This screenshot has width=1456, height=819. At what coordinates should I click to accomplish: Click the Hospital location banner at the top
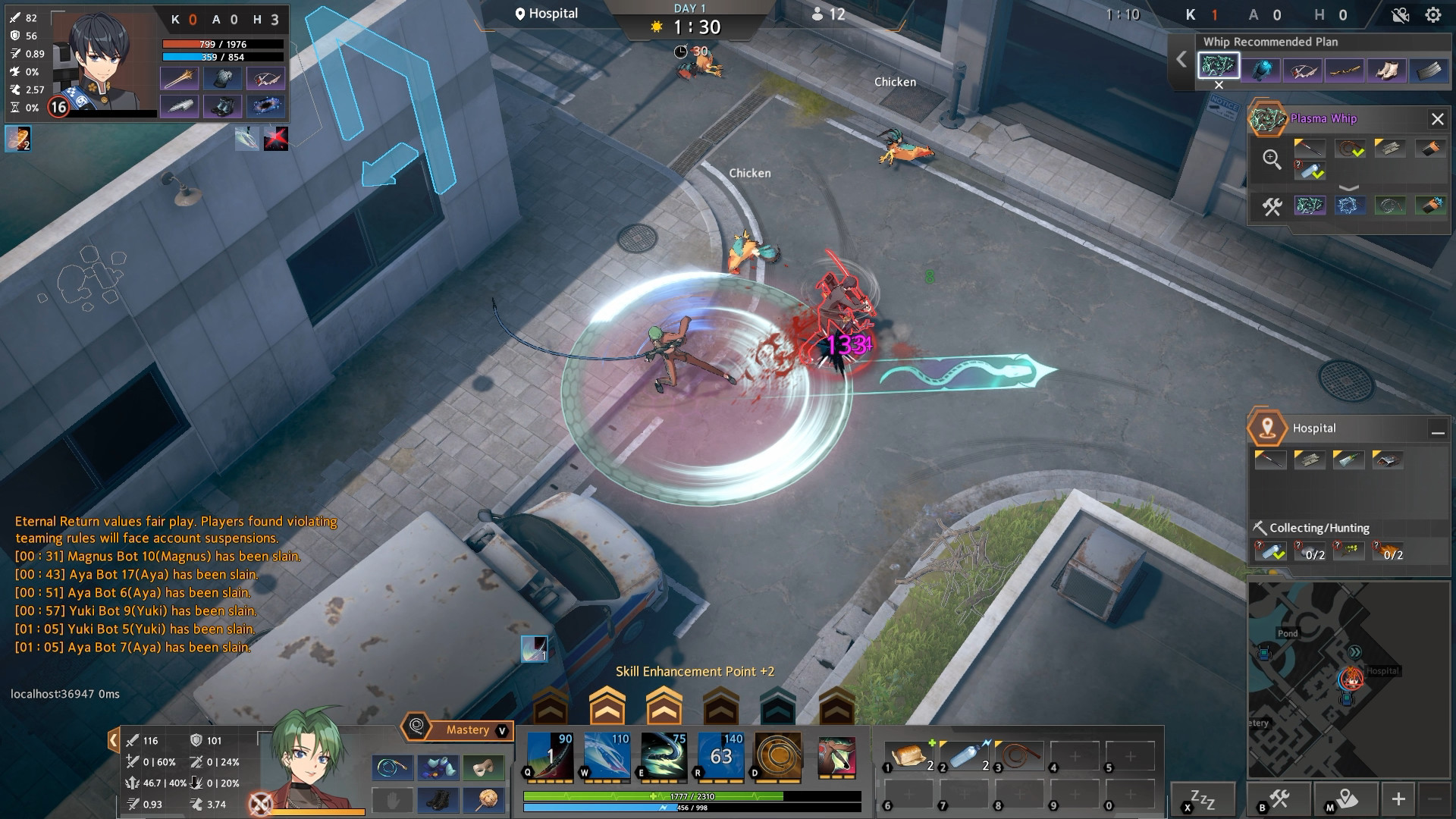click(x=548, y=13)
